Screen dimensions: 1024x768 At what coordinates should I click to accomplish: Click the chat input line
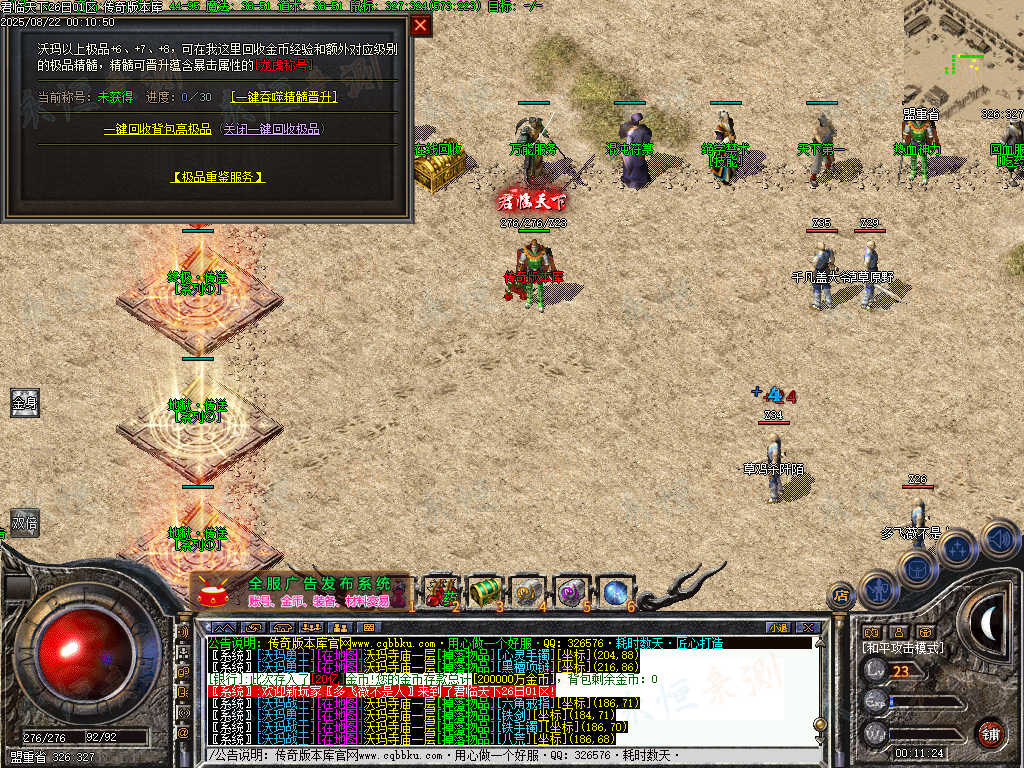[500, 756]
